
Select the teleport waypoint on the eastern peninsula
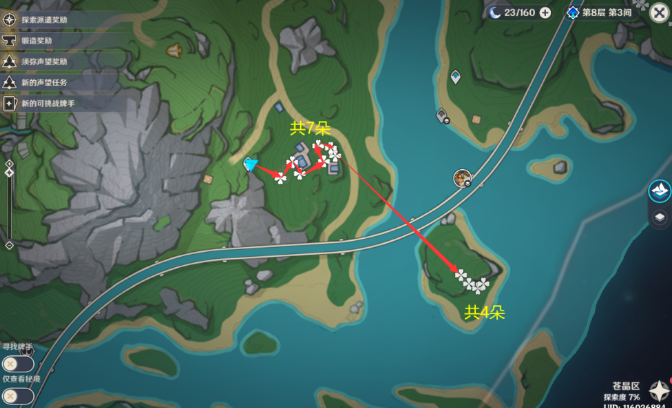(x=455, y=76)
